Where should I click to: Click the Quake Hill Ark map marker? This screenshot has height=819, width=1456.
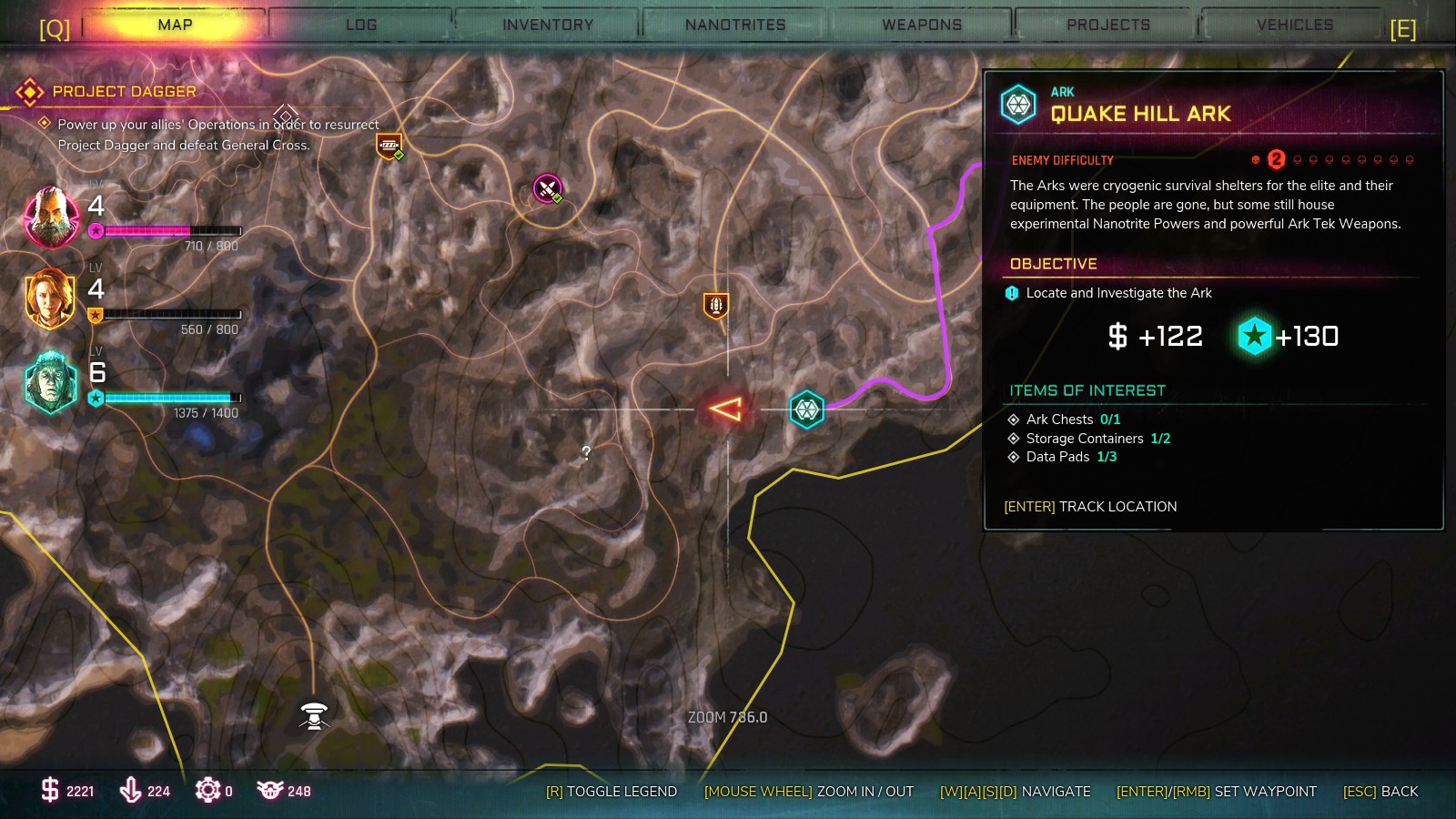point(806,409)
